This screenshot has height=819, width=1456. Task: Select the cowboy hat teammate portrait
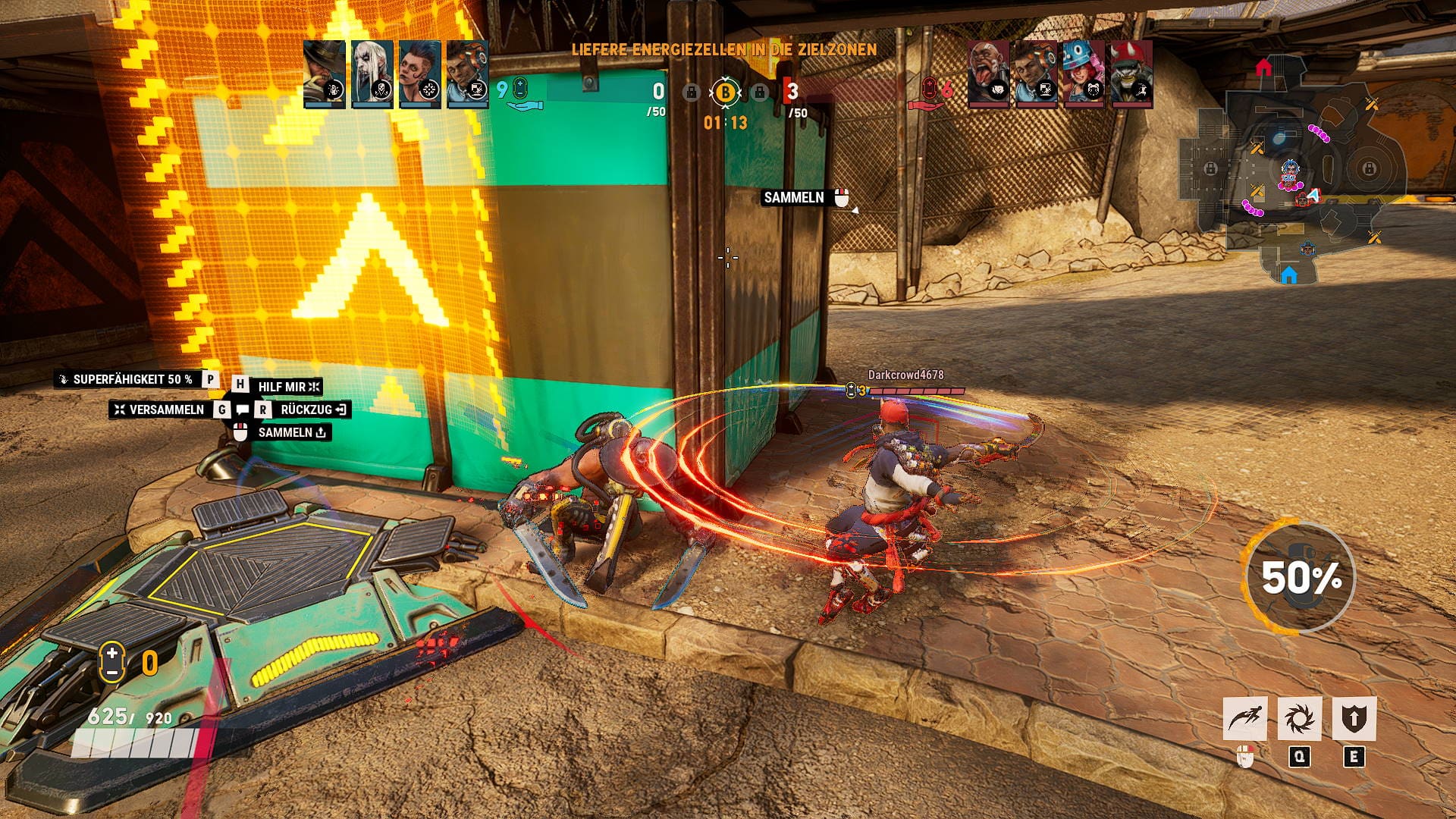click(324, 74)
